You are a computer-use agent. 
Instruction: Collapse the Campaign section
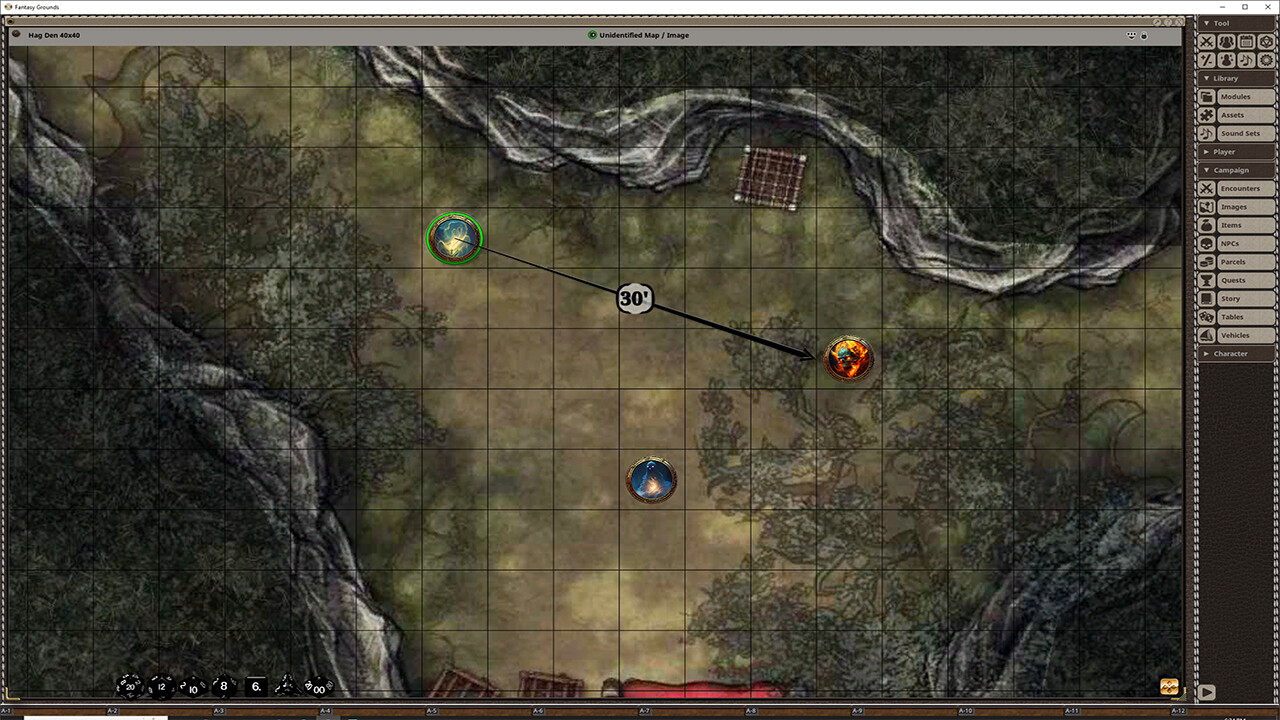tap(1232, 170)
